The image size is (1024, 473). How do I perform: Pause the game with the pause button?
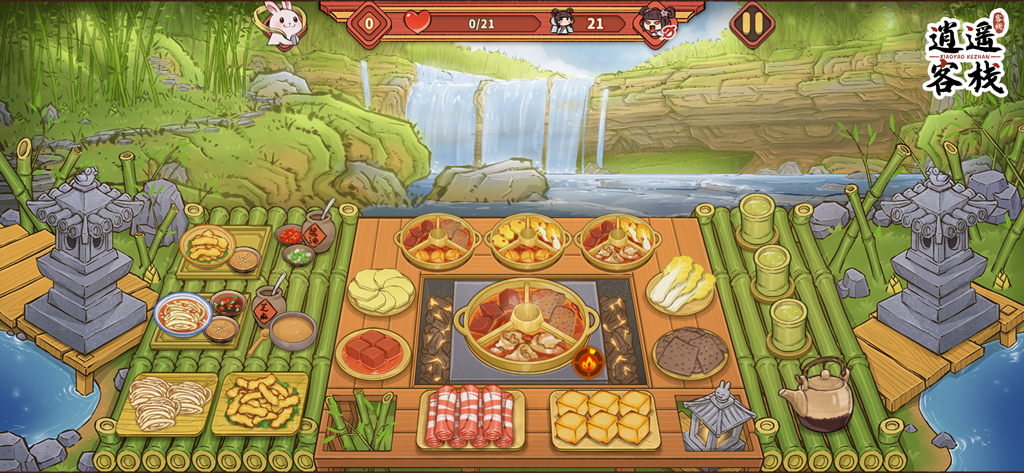(752, 22)
